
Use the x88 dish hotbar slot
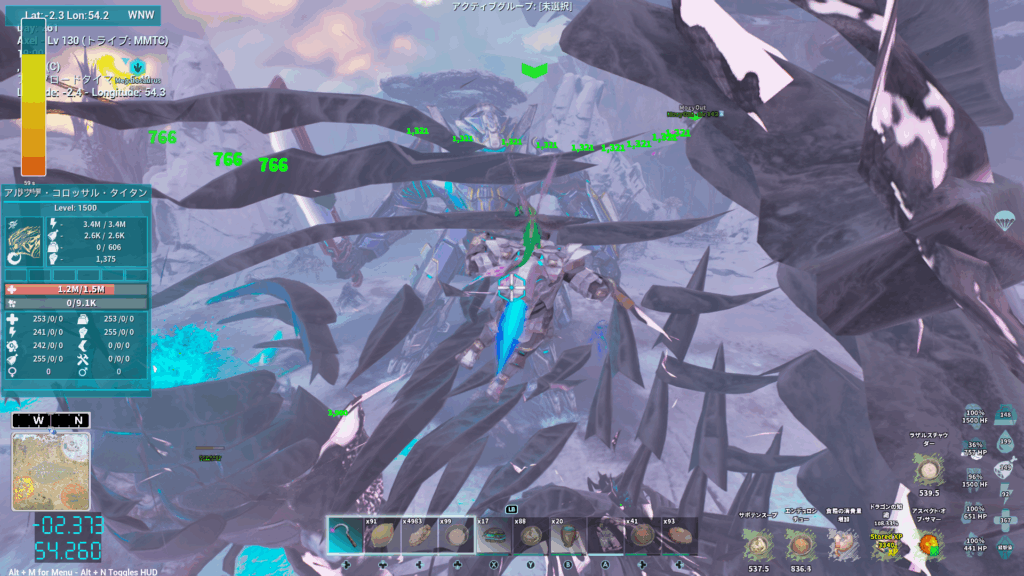coord(531,536)
